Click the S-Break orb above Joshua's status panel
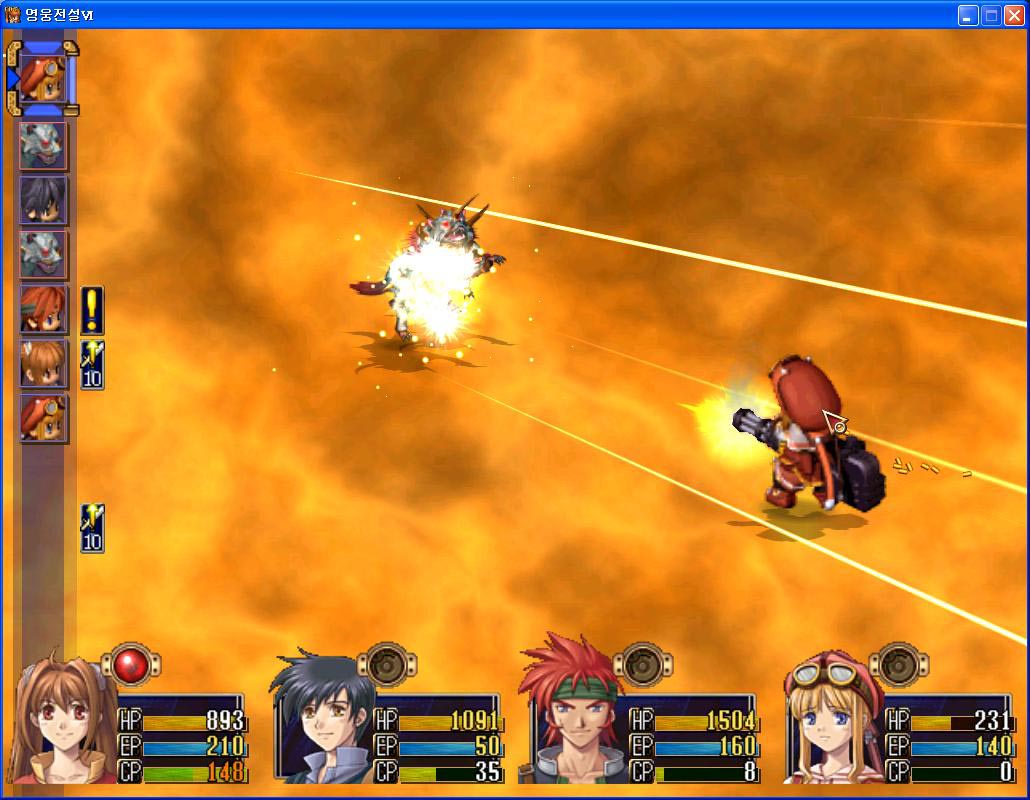Viewport: 1030px width, 800px height. [389, 665]
